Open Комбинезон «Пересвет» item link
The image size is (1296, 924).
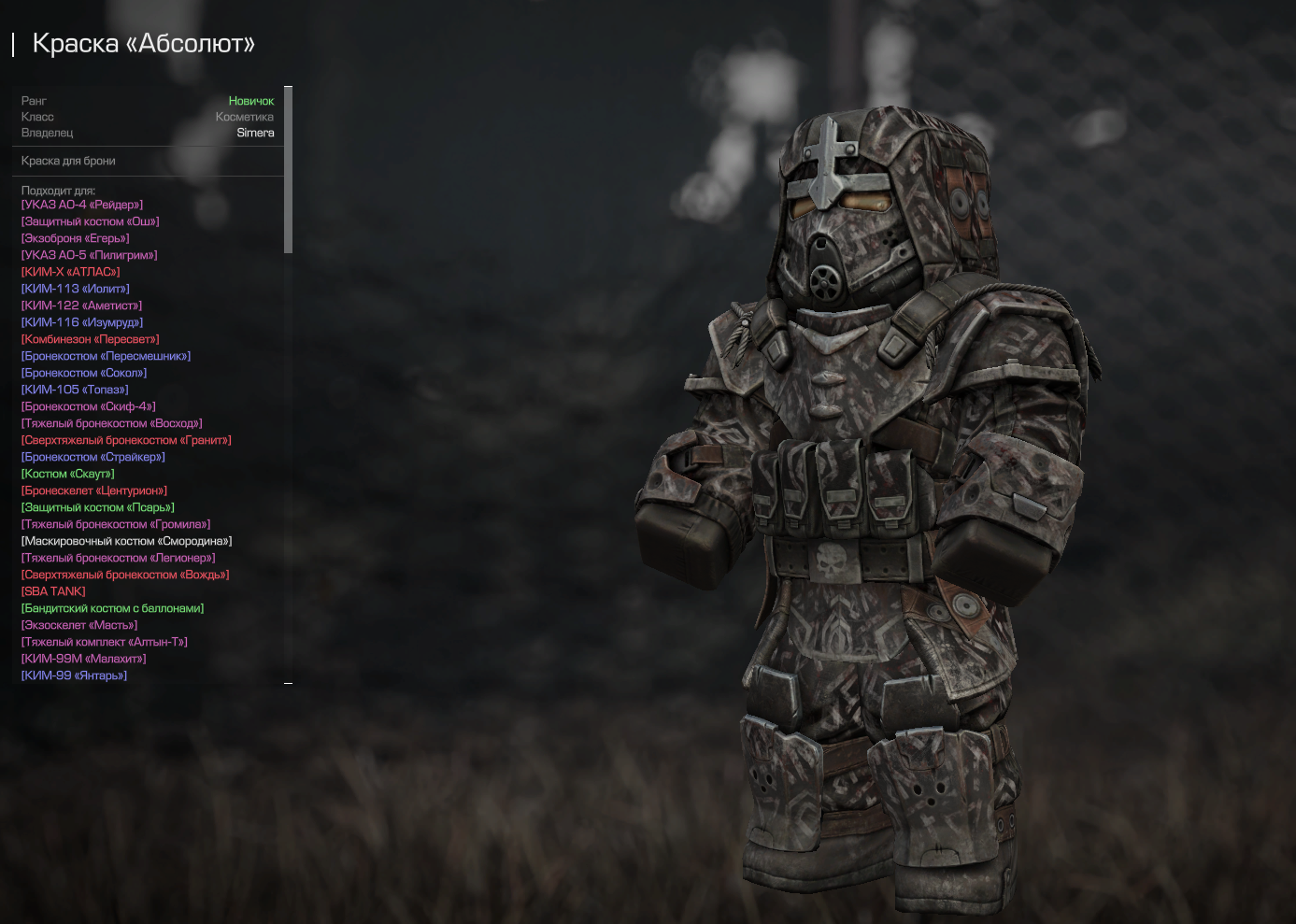tap(91, 339)
